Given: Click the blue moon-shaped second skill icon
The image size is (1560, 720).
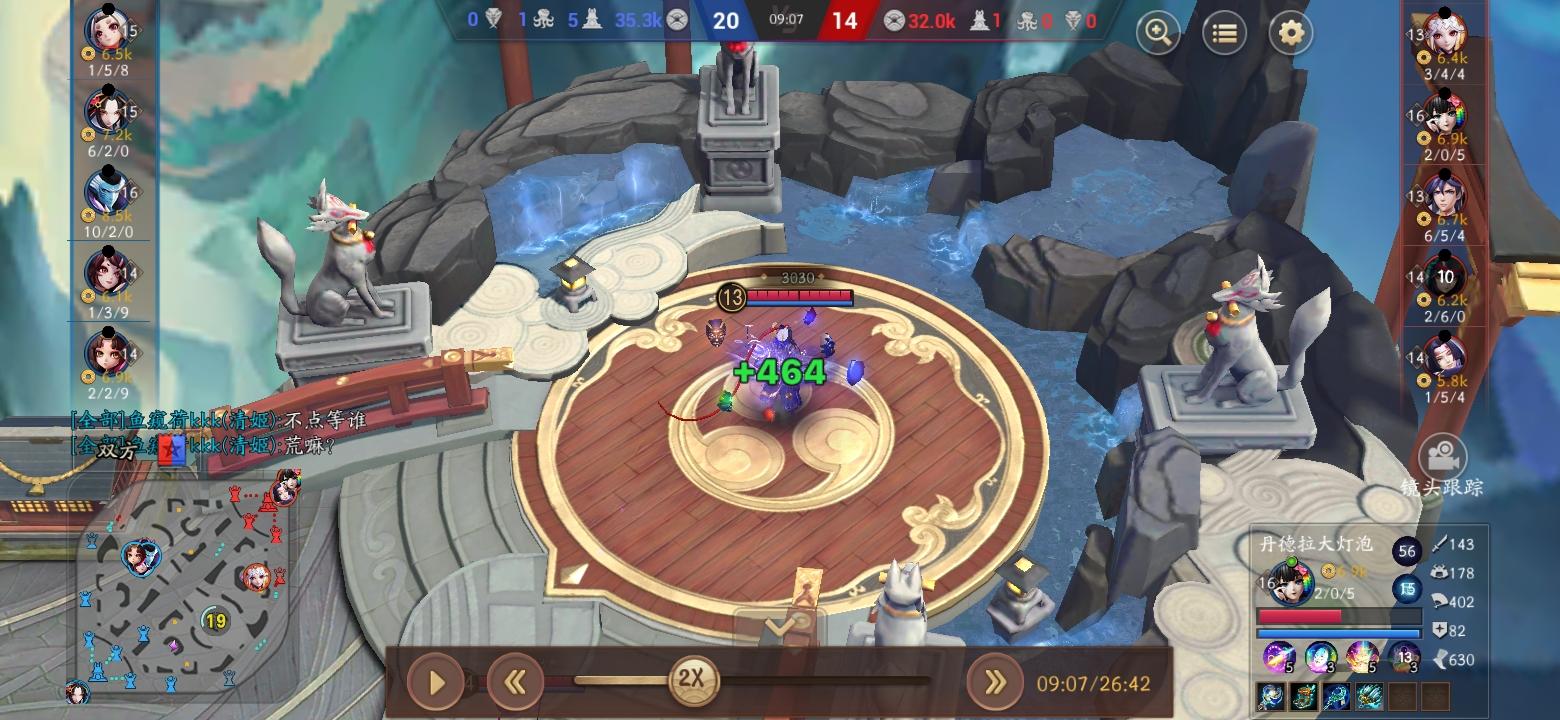Looking at the screenshot, I should pyautogui.click(x=1322, y=659).
